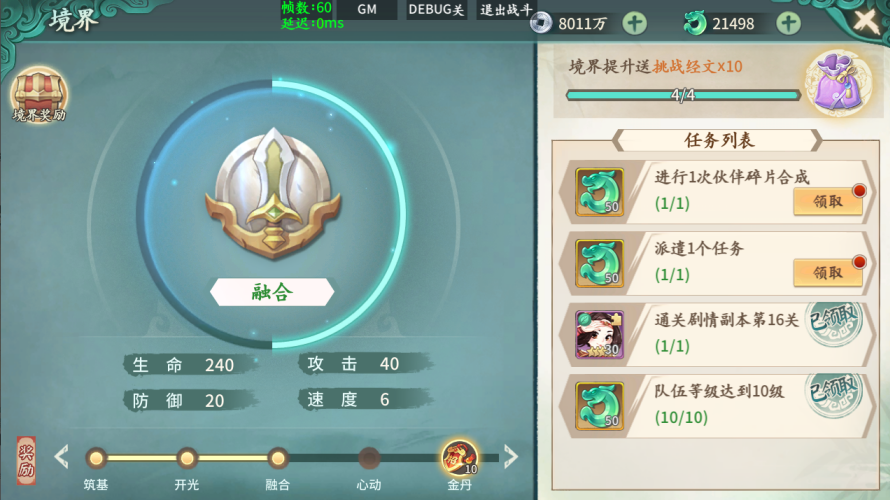Viewport: 890px width, 500px height.
Task: Open the GM debug menu
Action: pyautogui.click(x=365, y=10)
